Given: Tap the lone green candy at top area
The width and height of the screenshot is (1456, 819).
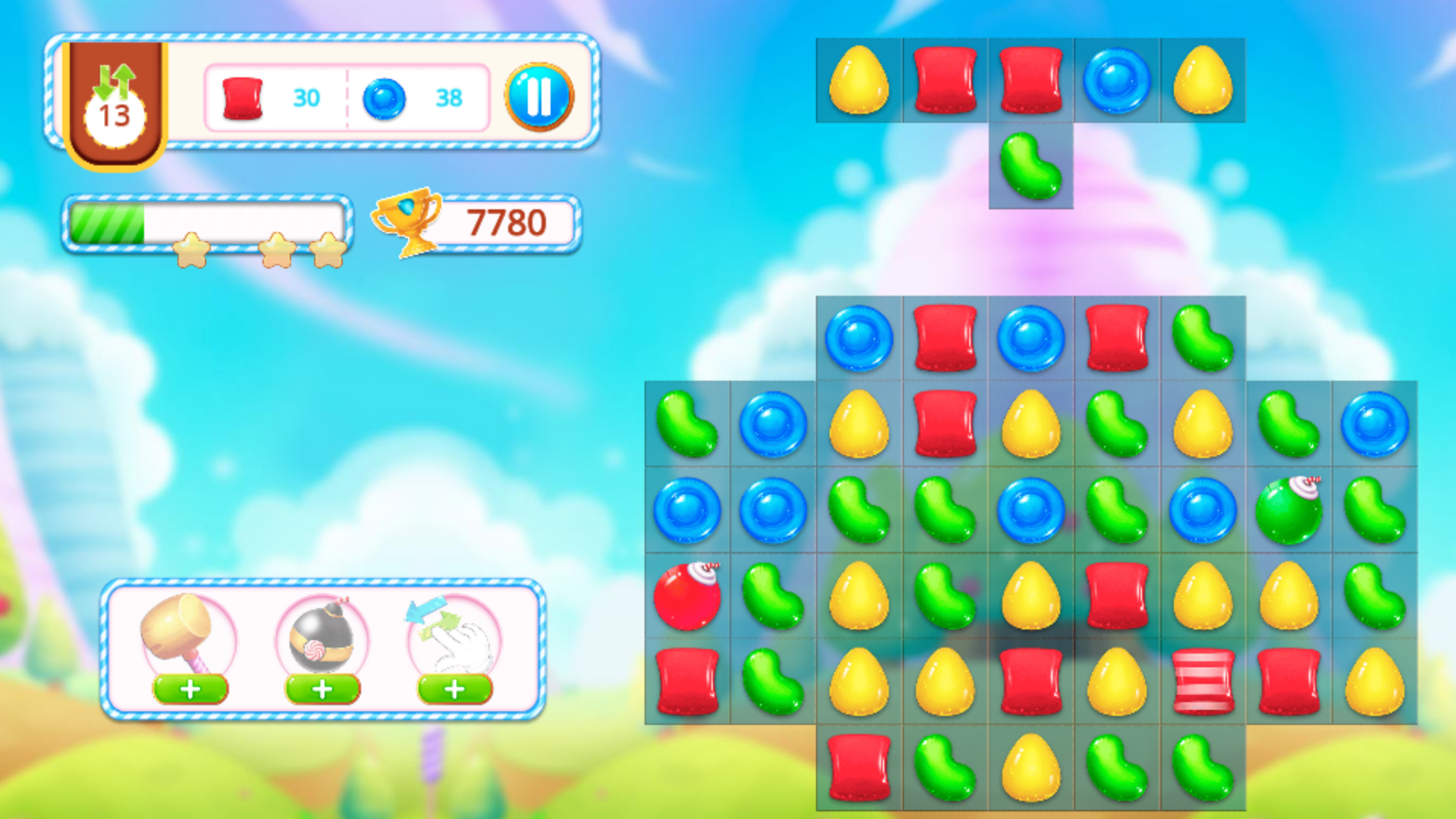Looking at the screenshot, I should pos(1031,165).
